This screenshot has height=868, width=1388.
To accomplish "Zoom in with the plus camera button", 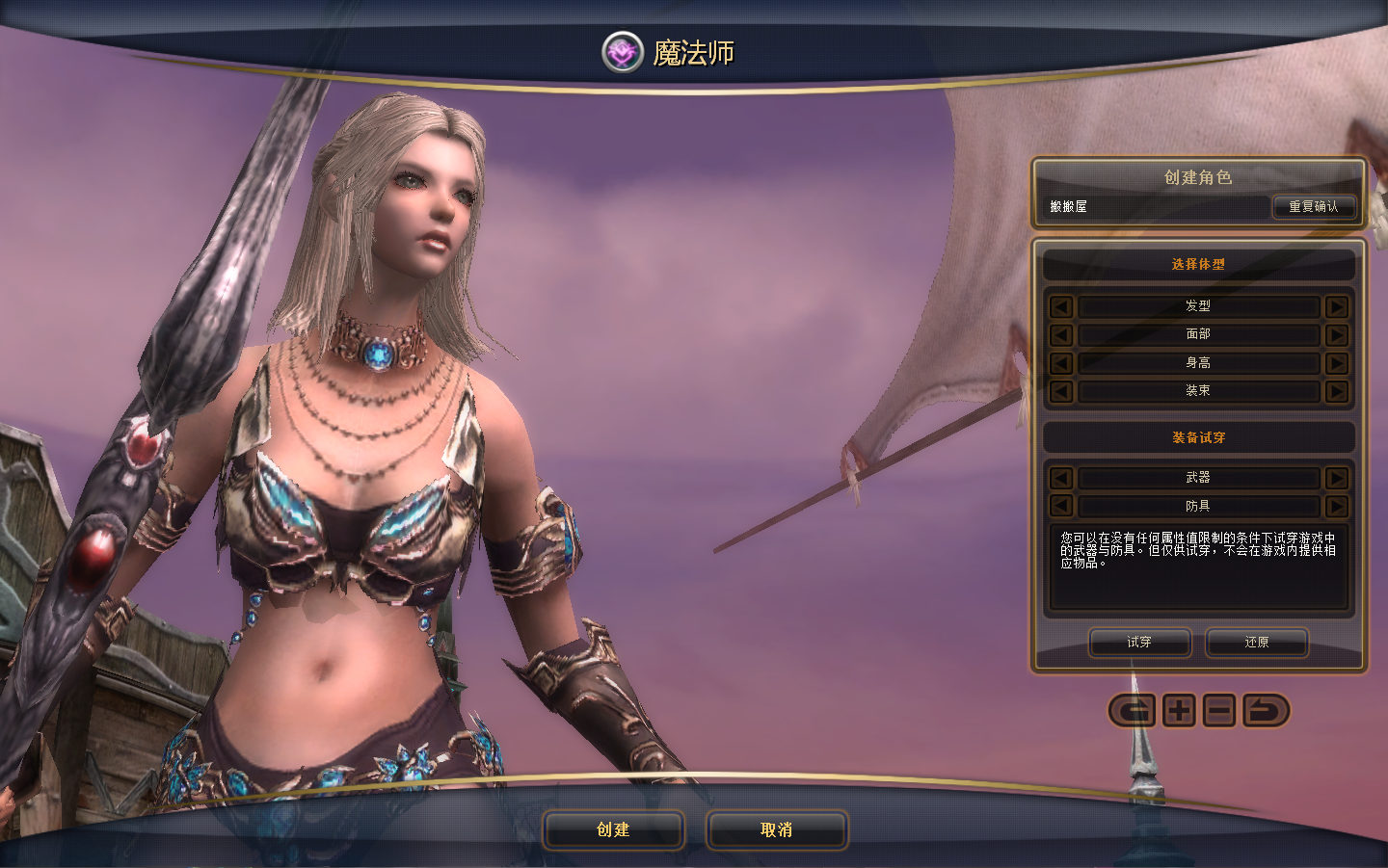I will pos(1179,711).
